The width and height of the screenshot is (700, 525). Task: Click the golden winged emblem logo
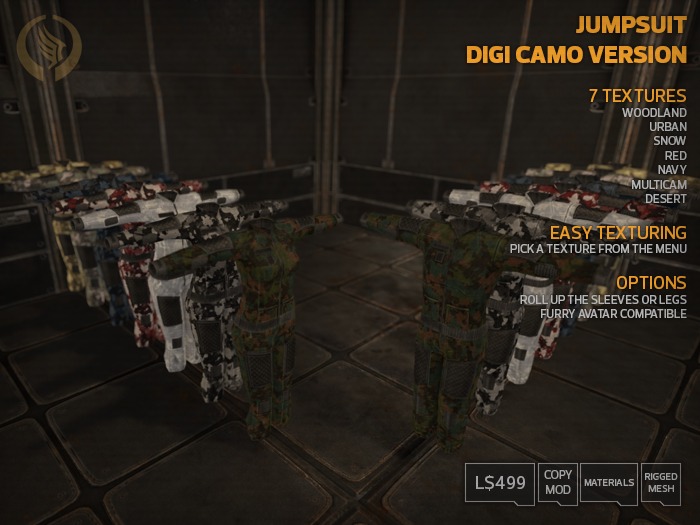coord(49,48)
